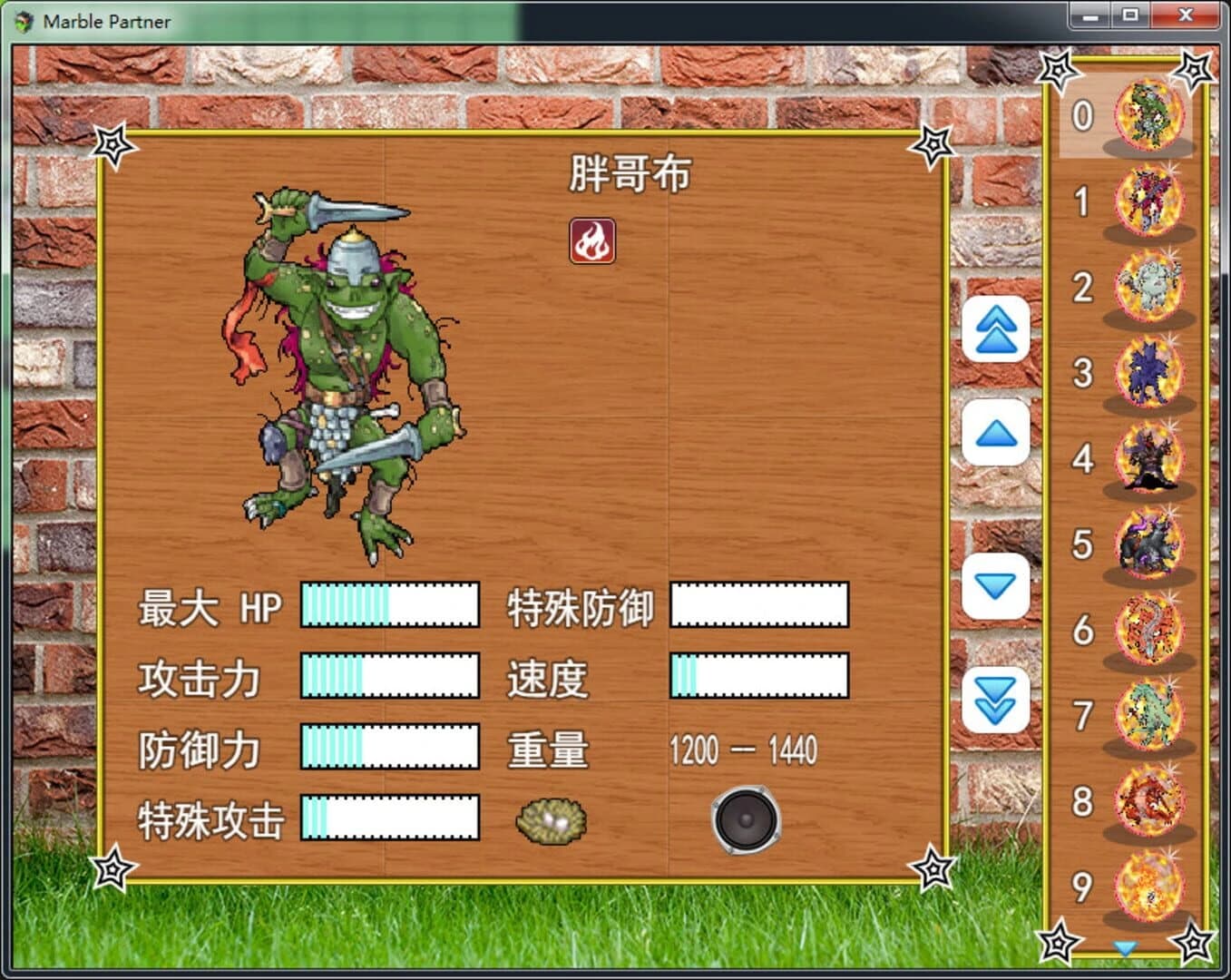Click the 最大 HP stat bar

pos(388,606)
